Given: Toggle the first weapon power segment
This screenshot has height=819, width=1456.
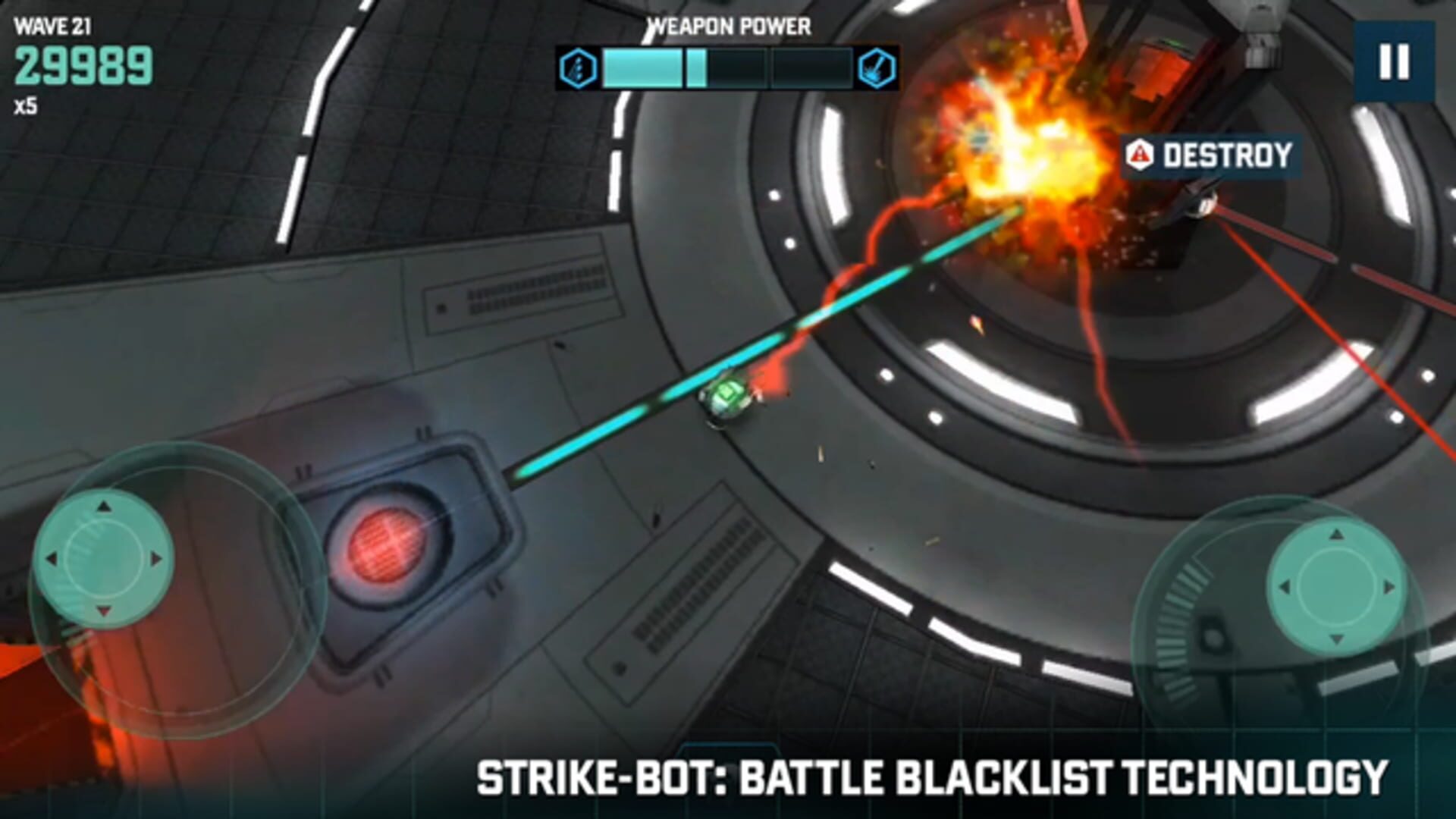Looking at the screenshot, I should coord(641,70).
